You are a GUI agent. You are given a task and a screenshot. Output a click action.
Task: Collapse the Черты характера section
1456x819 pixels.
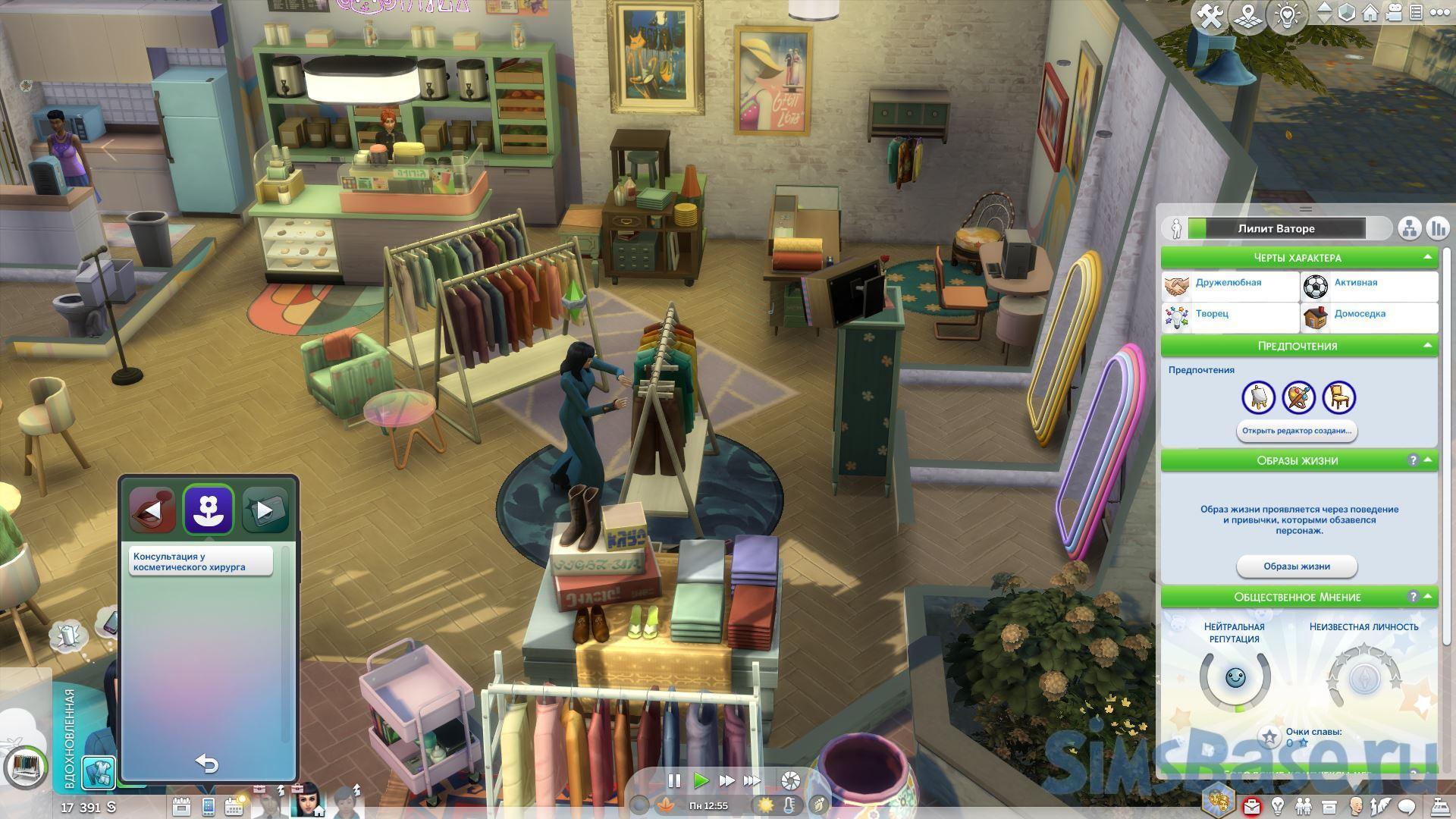[x=1427, y=258]
